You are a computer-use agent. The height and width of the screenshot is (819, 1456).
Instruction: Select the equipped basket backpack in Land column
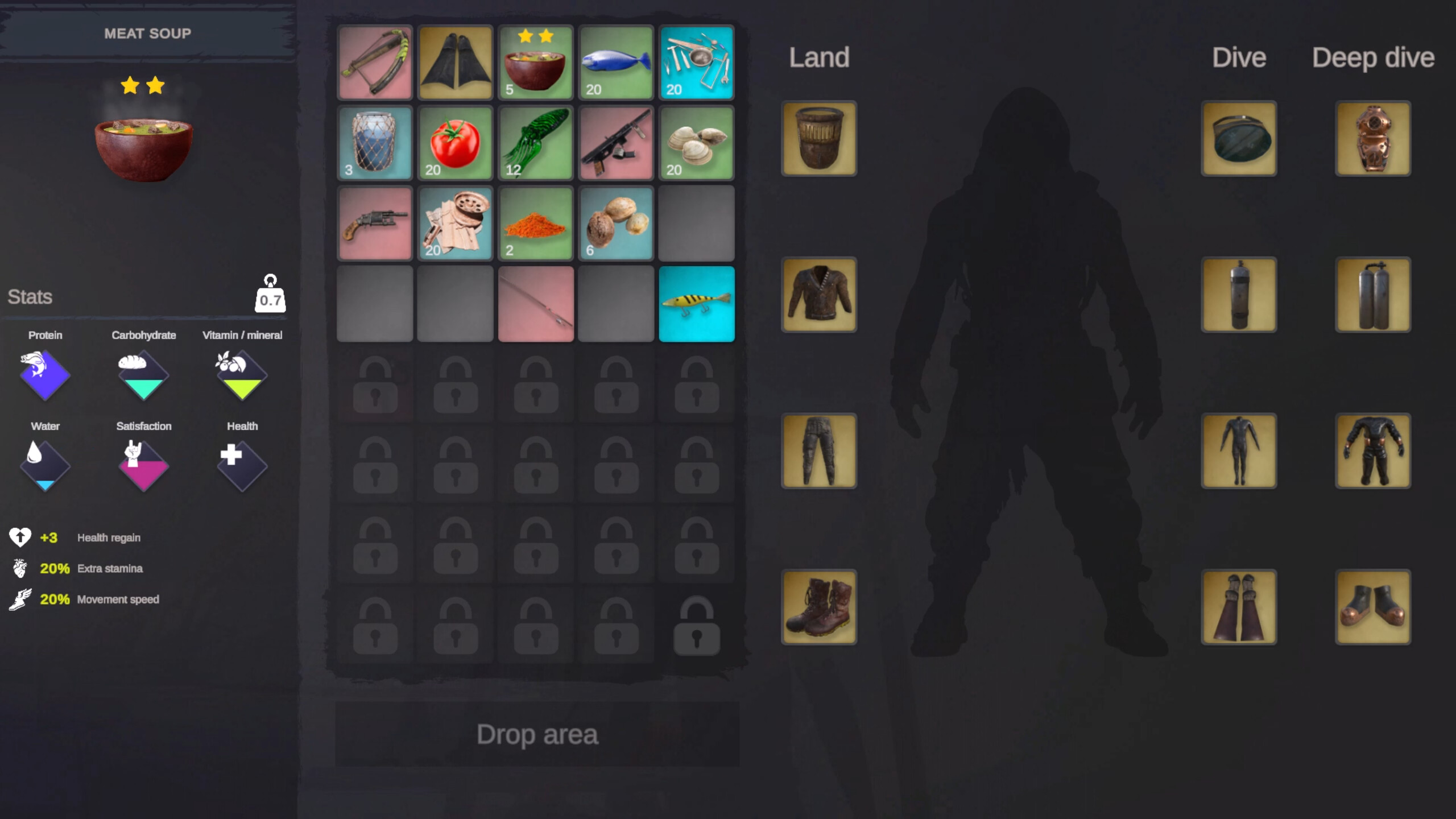point(818,138)
